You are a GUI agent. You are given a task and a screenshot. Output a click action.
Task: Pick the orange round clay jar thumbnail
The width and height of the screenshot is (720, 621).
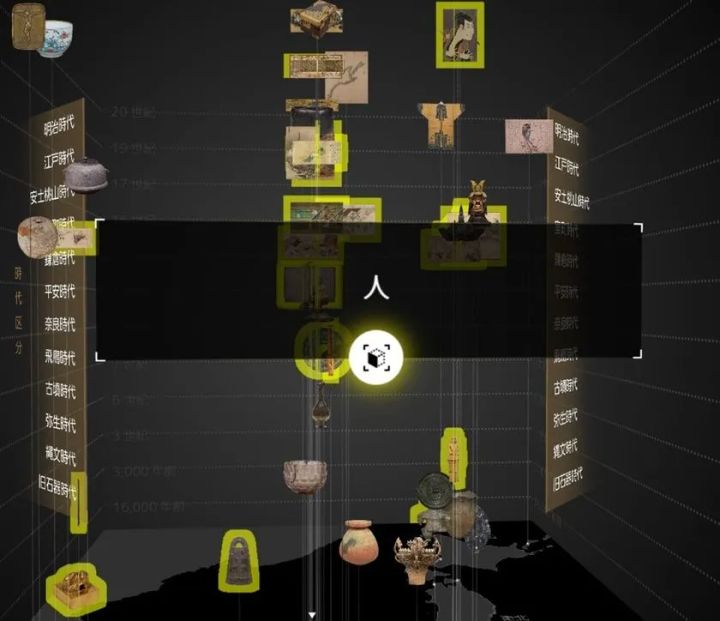[356, 542]
